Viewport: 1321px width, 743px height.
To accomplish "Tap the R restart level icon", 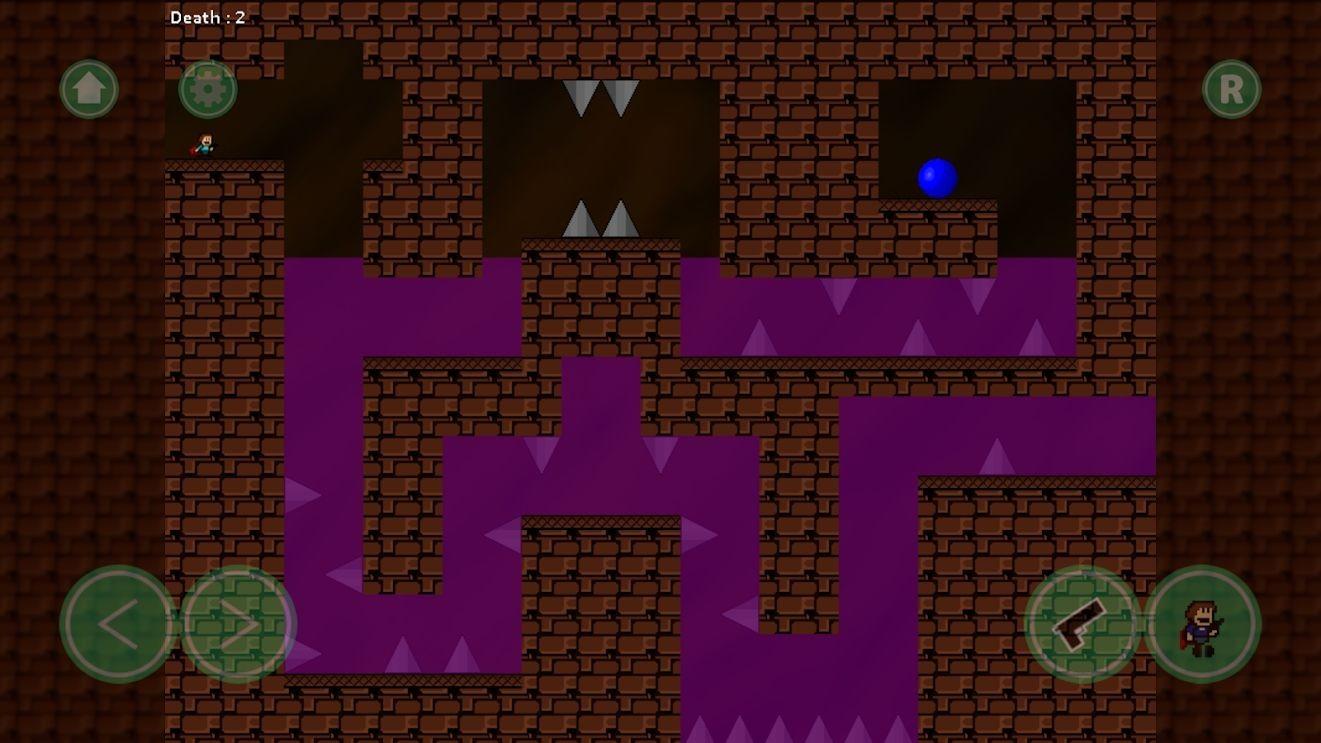I will click(1231, 88).
